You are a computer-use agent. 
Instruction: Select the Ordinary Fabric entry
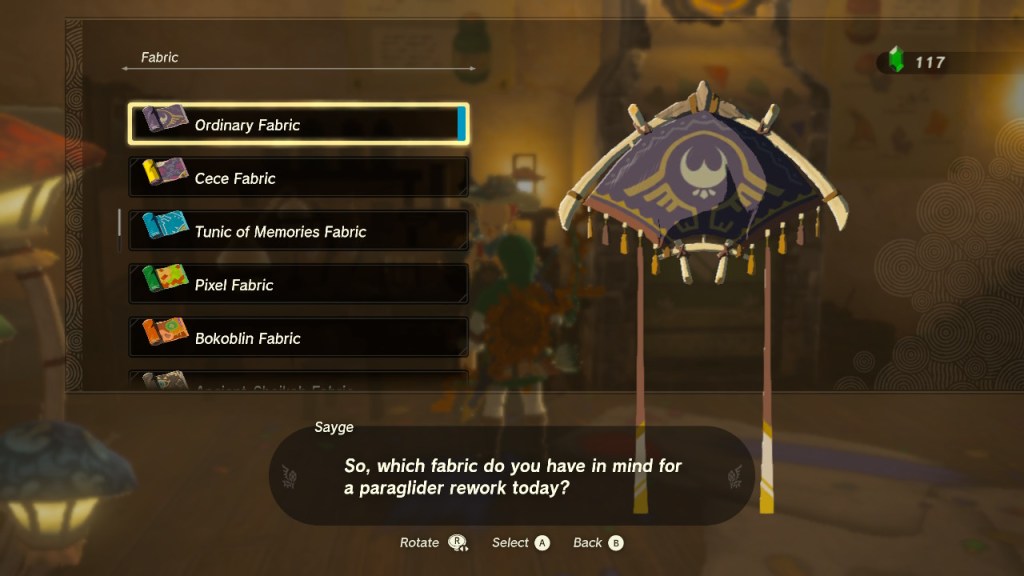(x=298, y=124)
